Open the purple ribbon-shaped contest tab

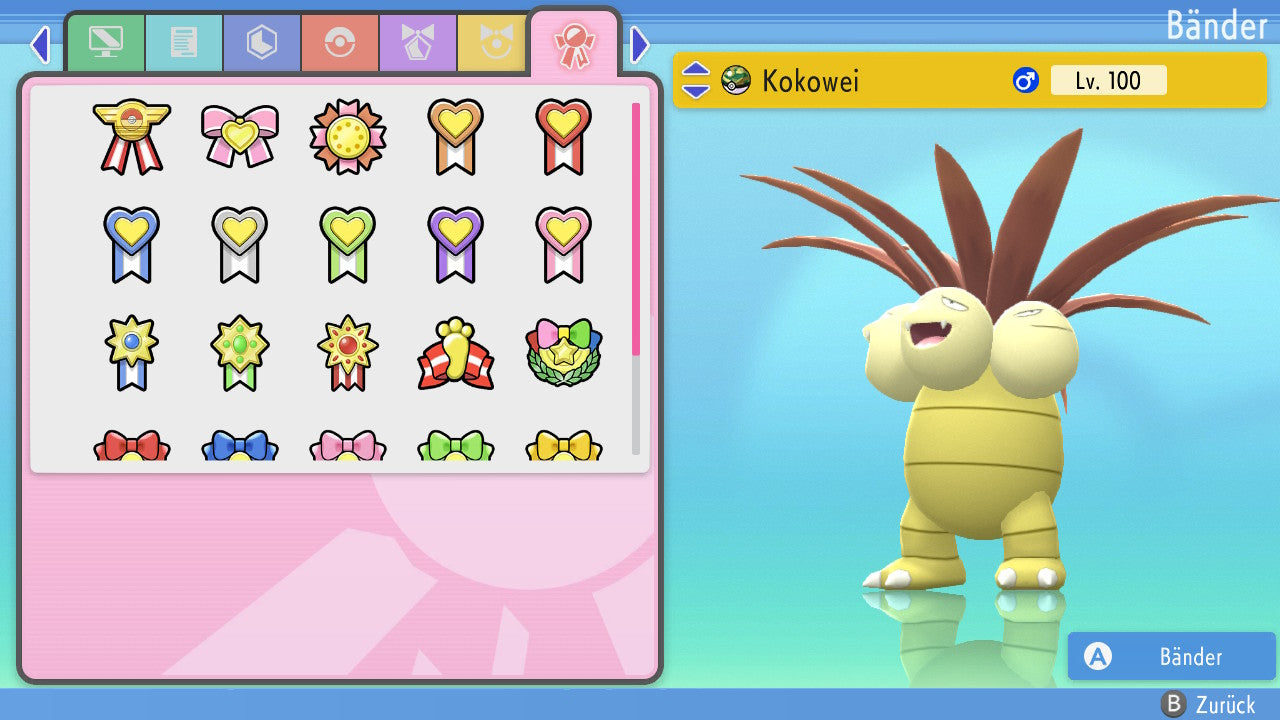point(417,43)
